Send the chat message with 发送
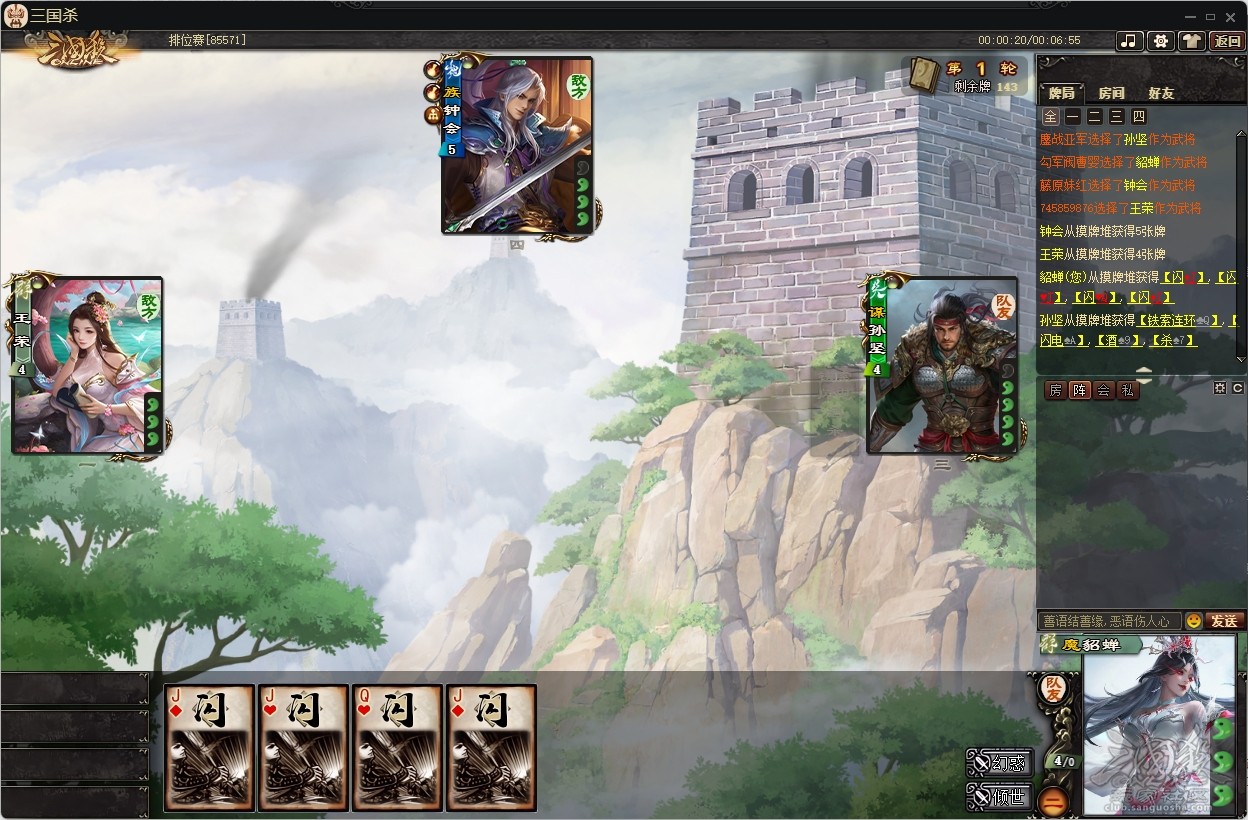This screenshot has width=1248, height=820. click(x=1224, y=621)
